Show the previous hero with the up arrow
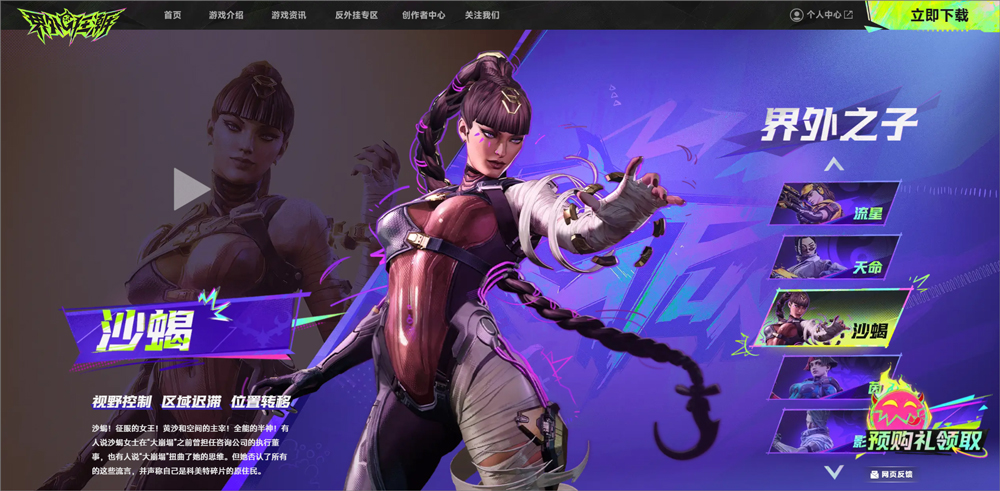The width and height of the screenshot is (1000, 491). pos(834,164)
